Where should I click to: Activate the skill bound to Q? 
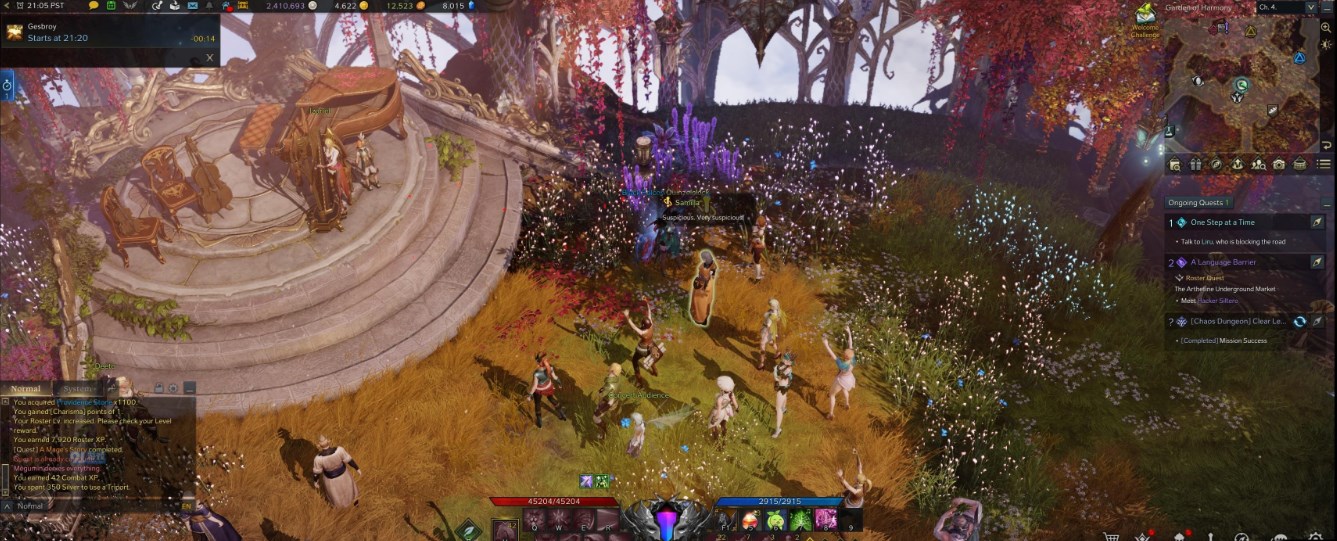[534, 520]
